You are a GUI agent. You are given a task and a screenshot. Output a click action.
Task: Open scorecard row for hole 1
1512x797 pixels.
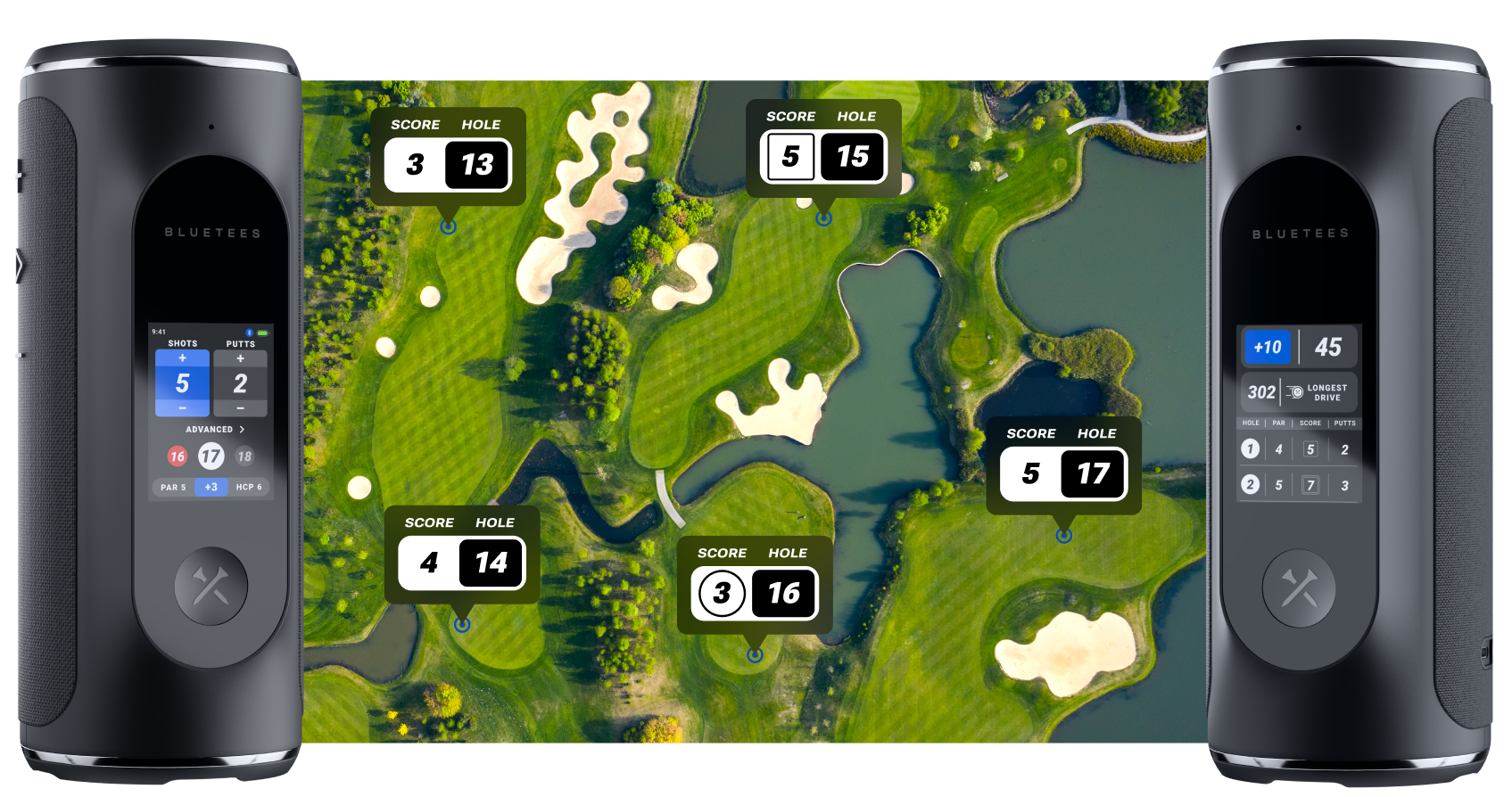tap(1298, 449)
